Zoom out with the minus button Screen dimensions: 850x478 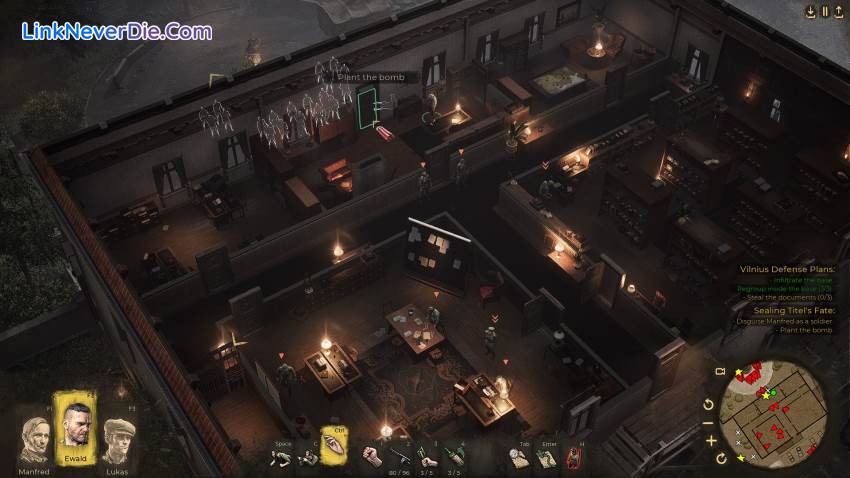point(711,422)
